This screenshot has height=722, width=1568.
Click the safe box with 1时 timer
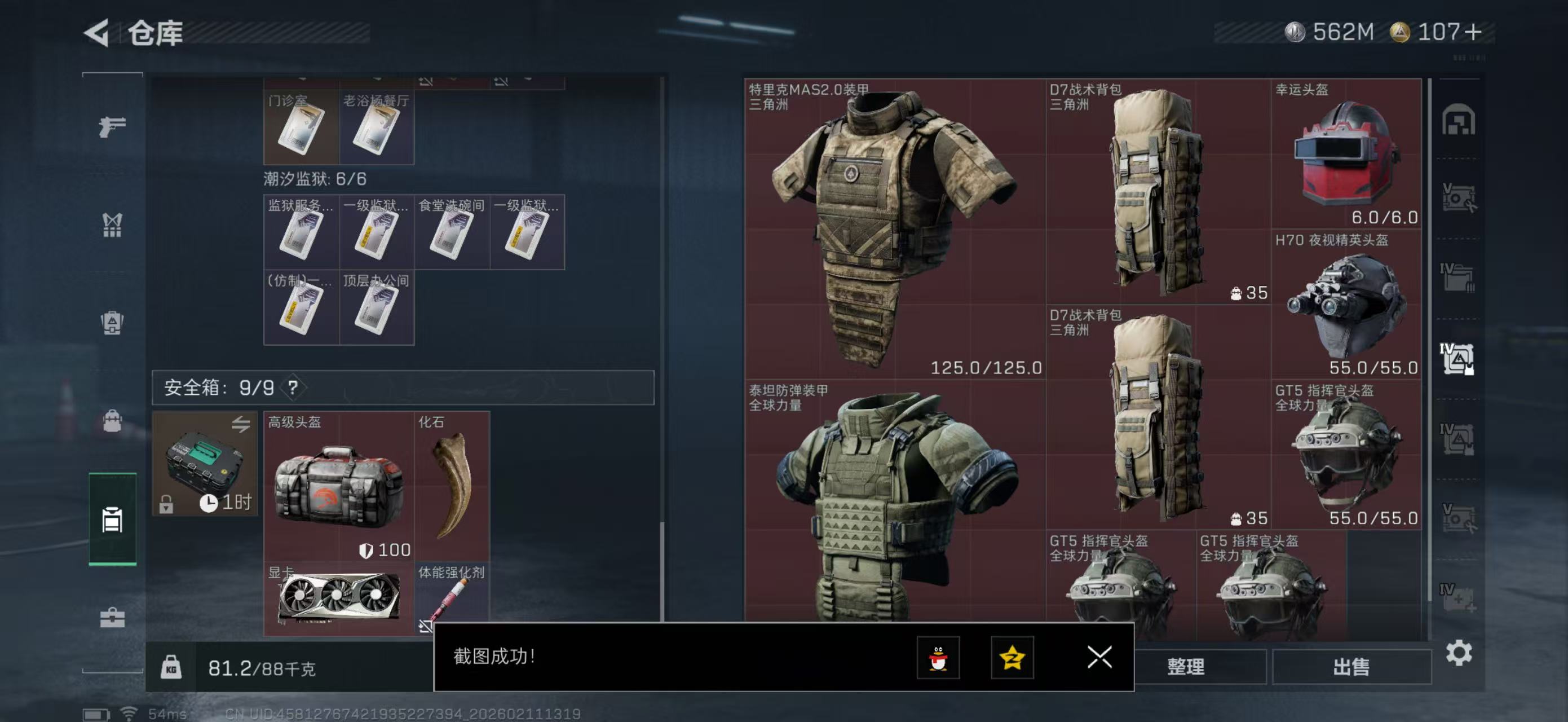[x=205, y=464]
